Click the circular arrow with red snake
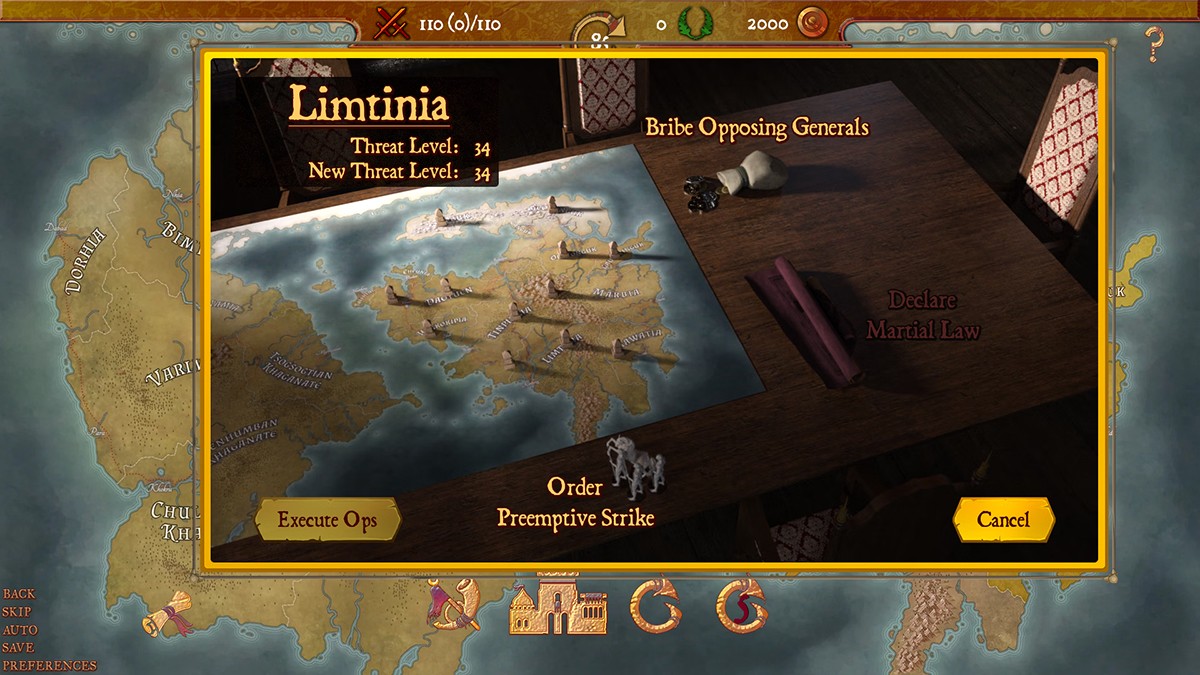The width and height of the screenshot is (1200, 675). point(741,606)
